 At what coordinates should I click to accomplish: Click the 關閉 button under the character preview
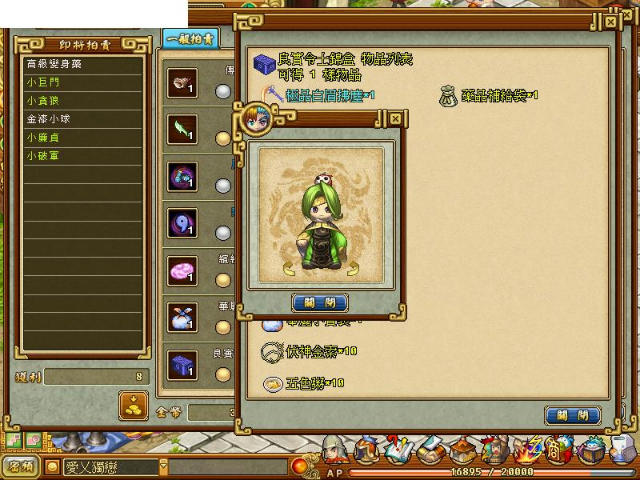[x=320, y=302]
